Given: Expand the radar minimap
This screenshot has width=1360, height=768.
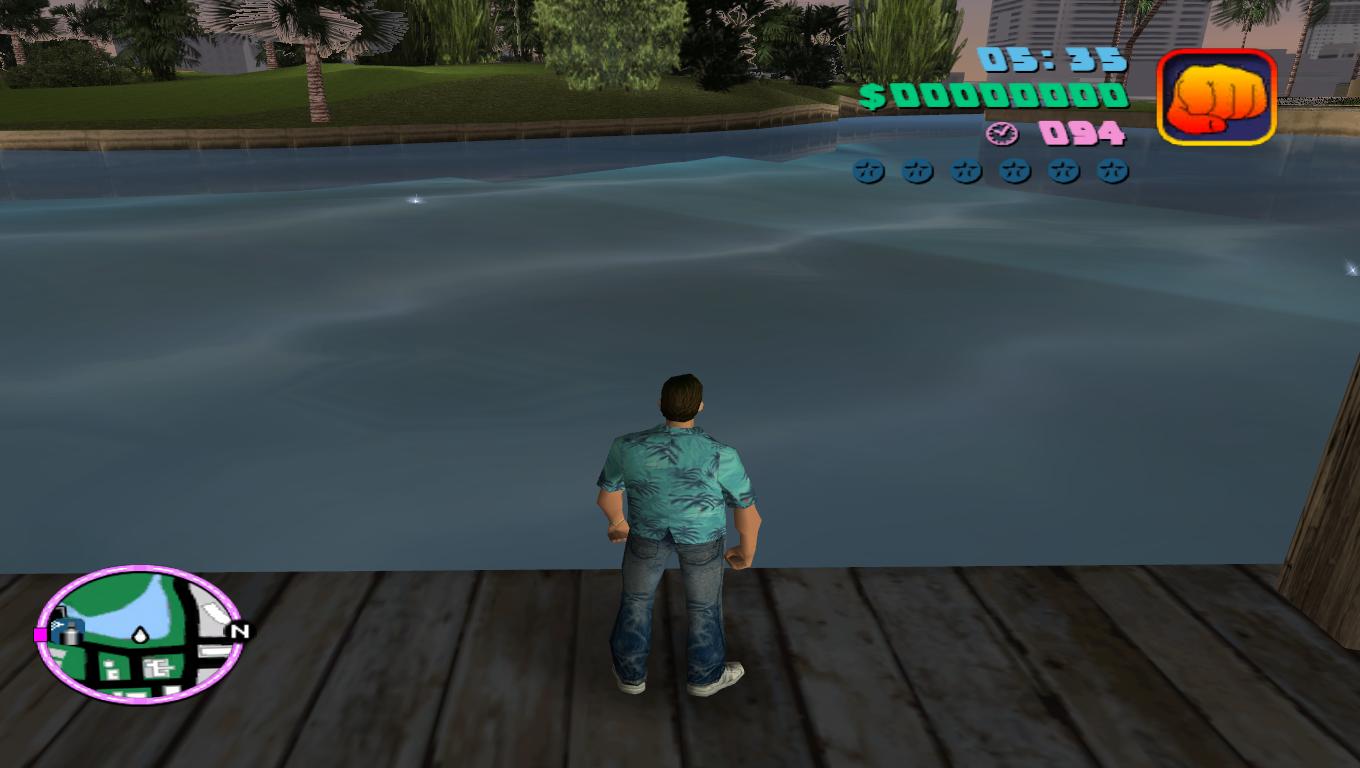Looking at the screenshot, I should point(140,640).
